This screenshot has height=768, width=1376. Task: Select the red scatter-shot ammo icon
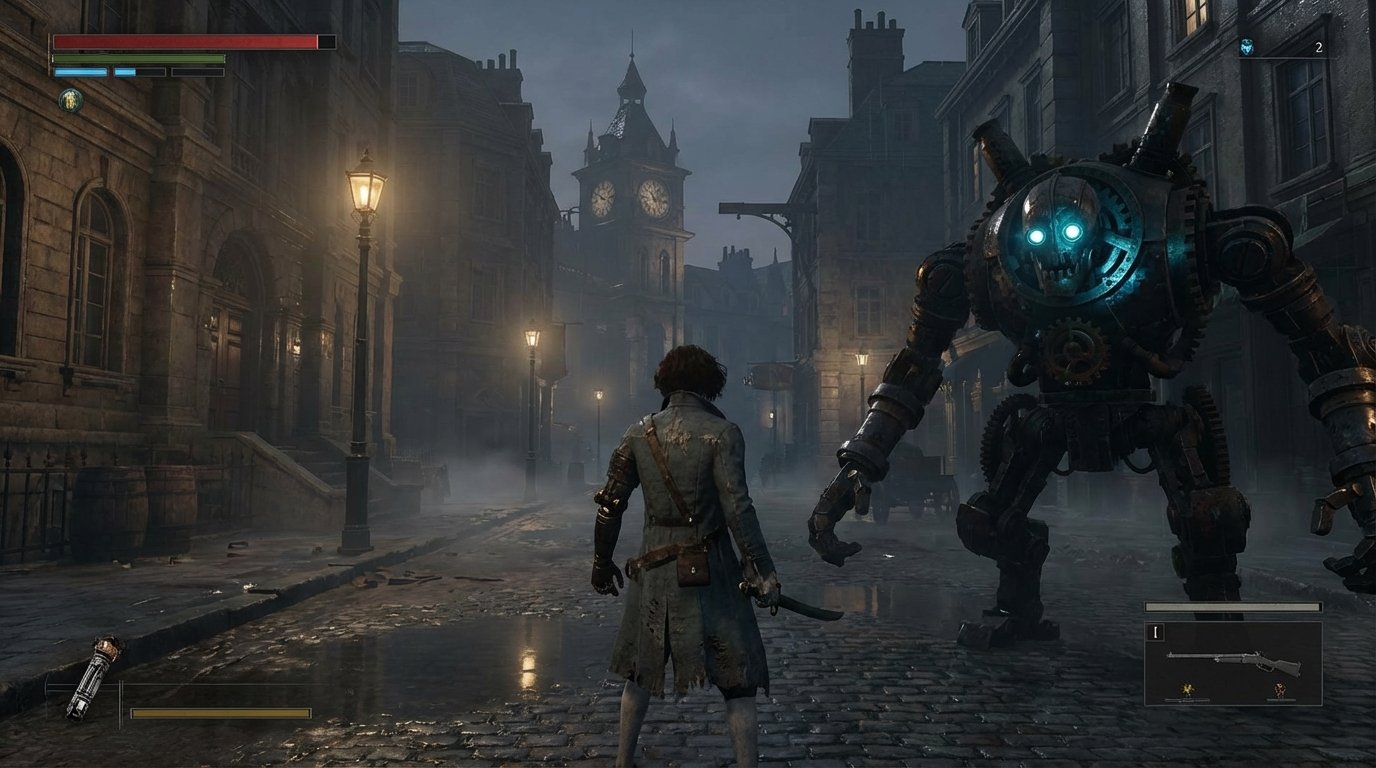pos(1279,689)
